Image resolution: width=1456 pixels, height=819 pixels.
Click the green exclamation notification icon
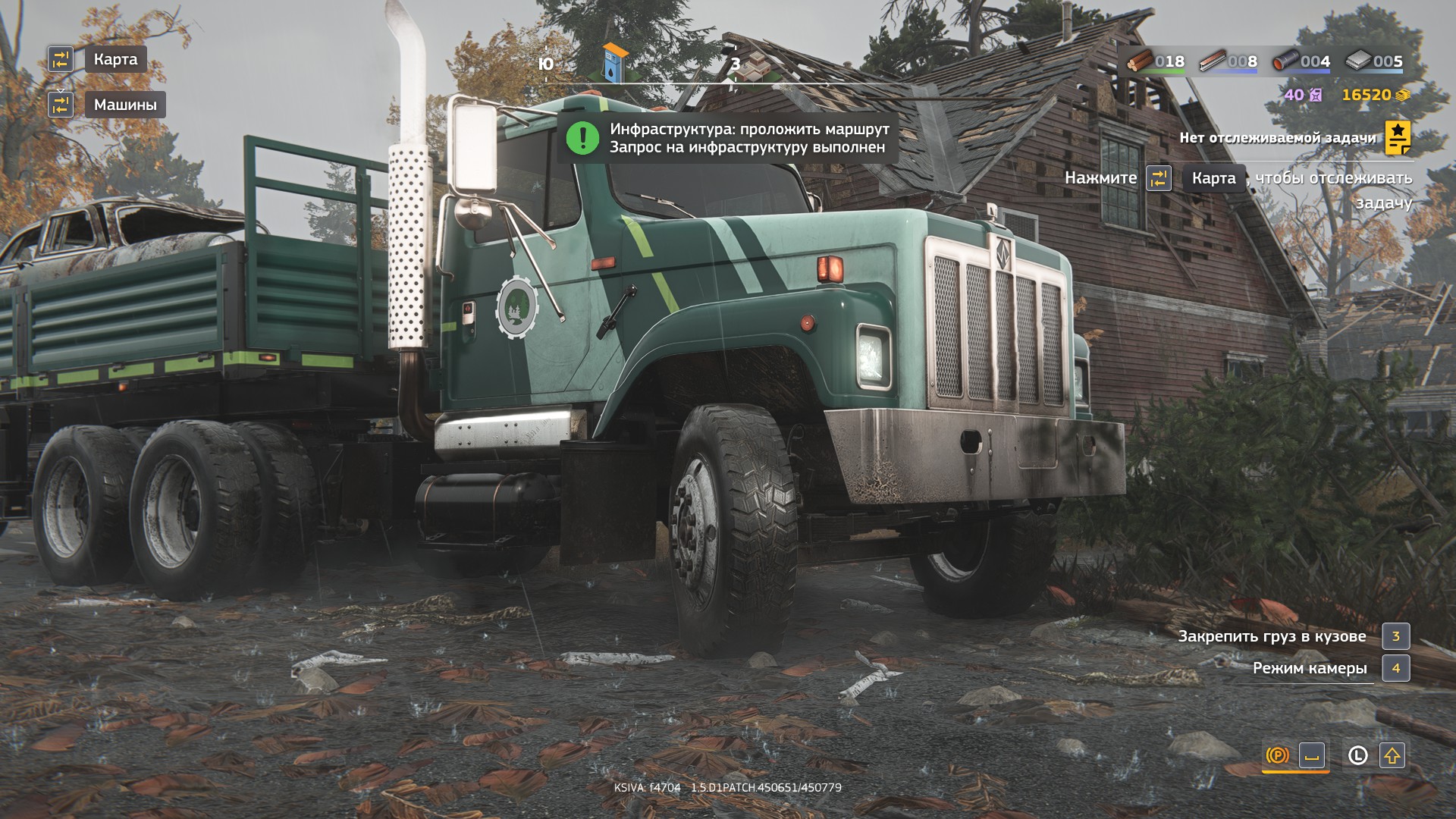point(582,138)
